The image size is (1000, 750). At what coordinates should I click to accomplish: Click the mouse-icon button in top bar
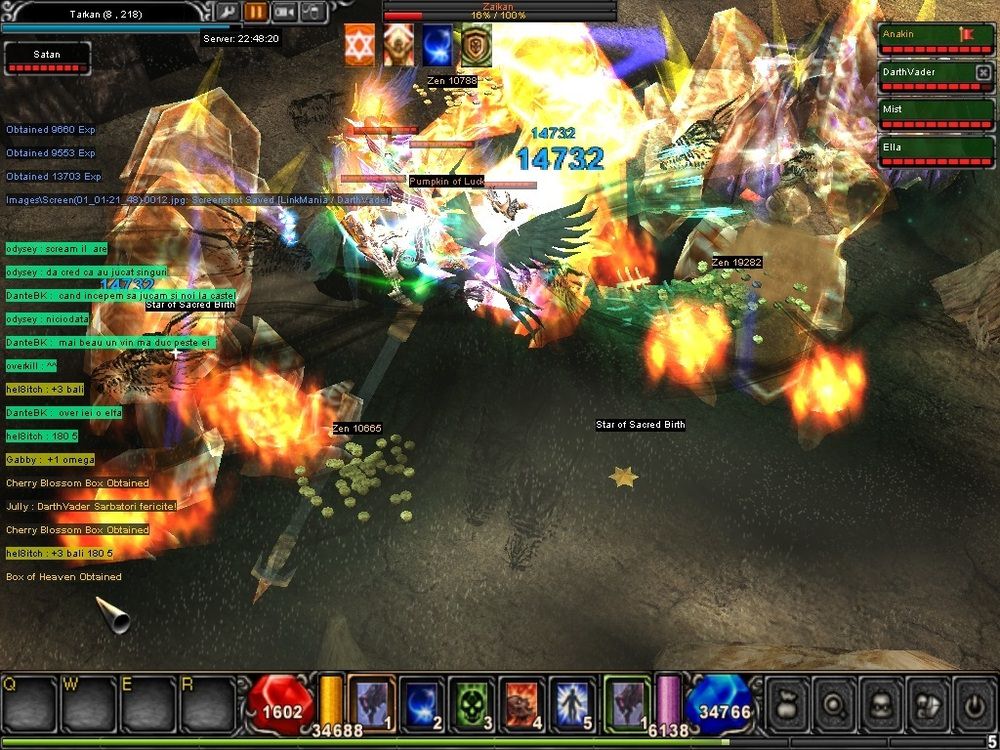312,12
